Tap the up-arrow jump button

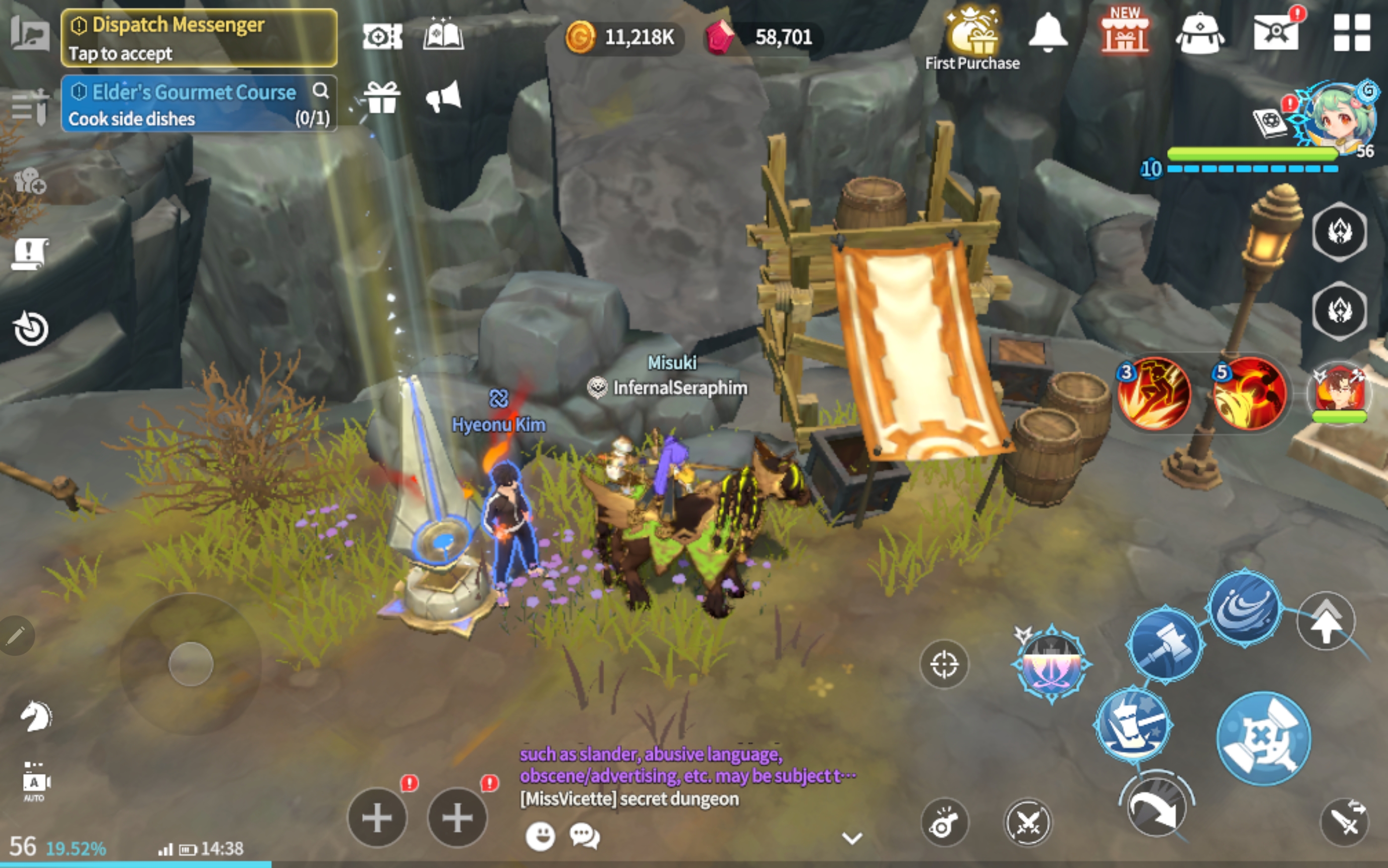click(1326, 622)
